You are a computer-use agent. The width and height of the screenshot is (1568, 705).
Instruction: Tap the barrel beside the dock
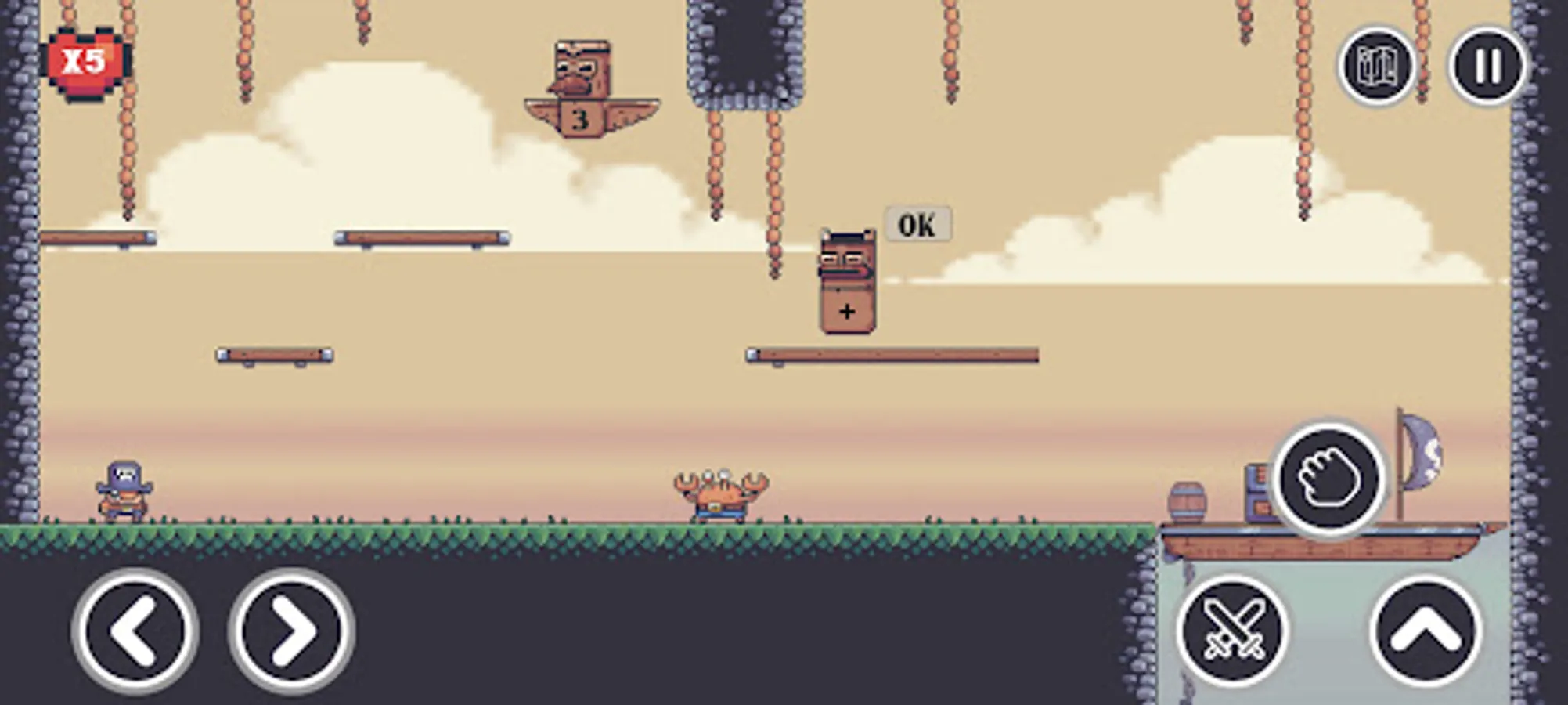click(x=1188, y=499)
